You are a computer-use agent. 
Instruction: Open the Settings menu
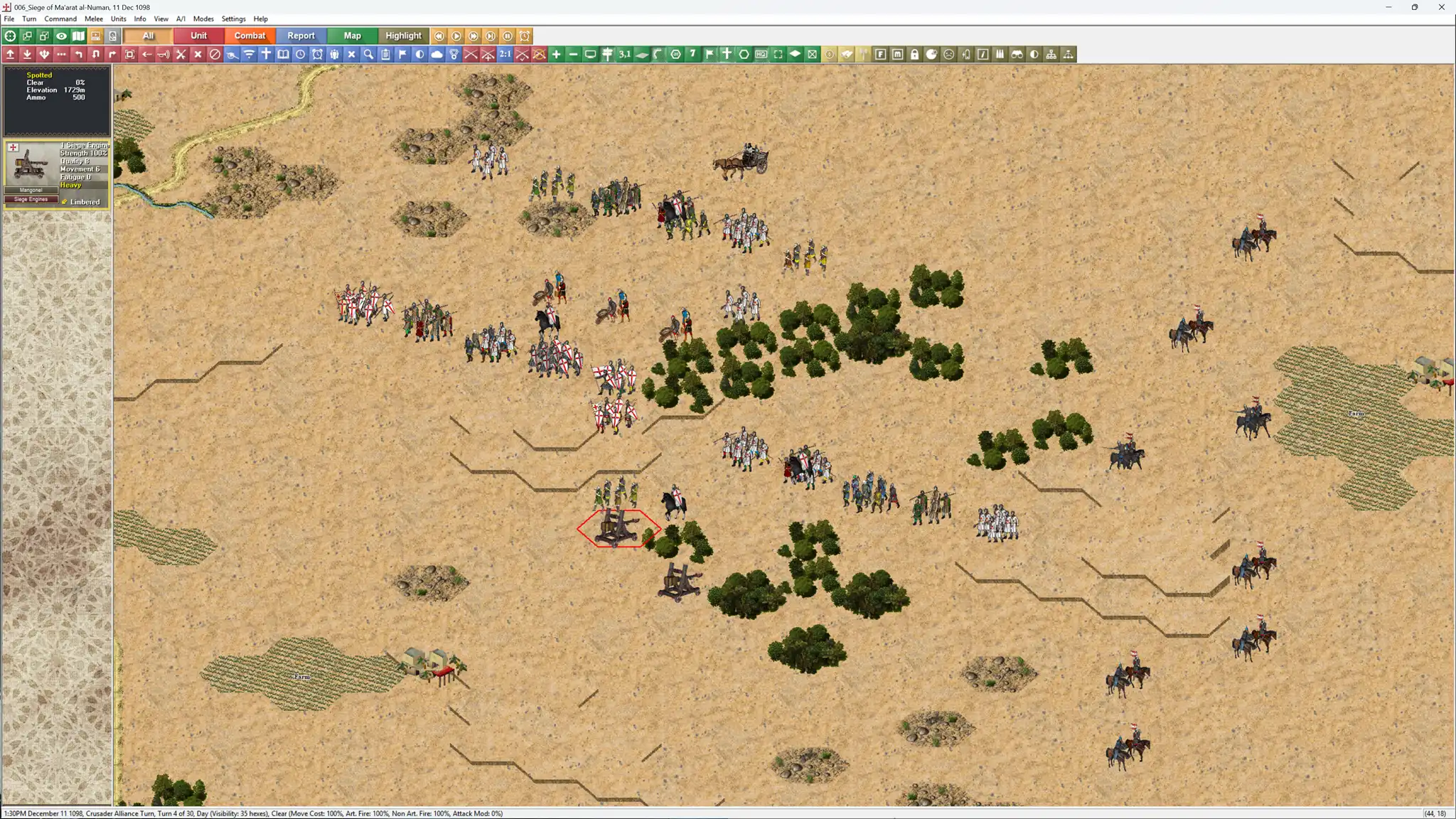coord(233,18)
